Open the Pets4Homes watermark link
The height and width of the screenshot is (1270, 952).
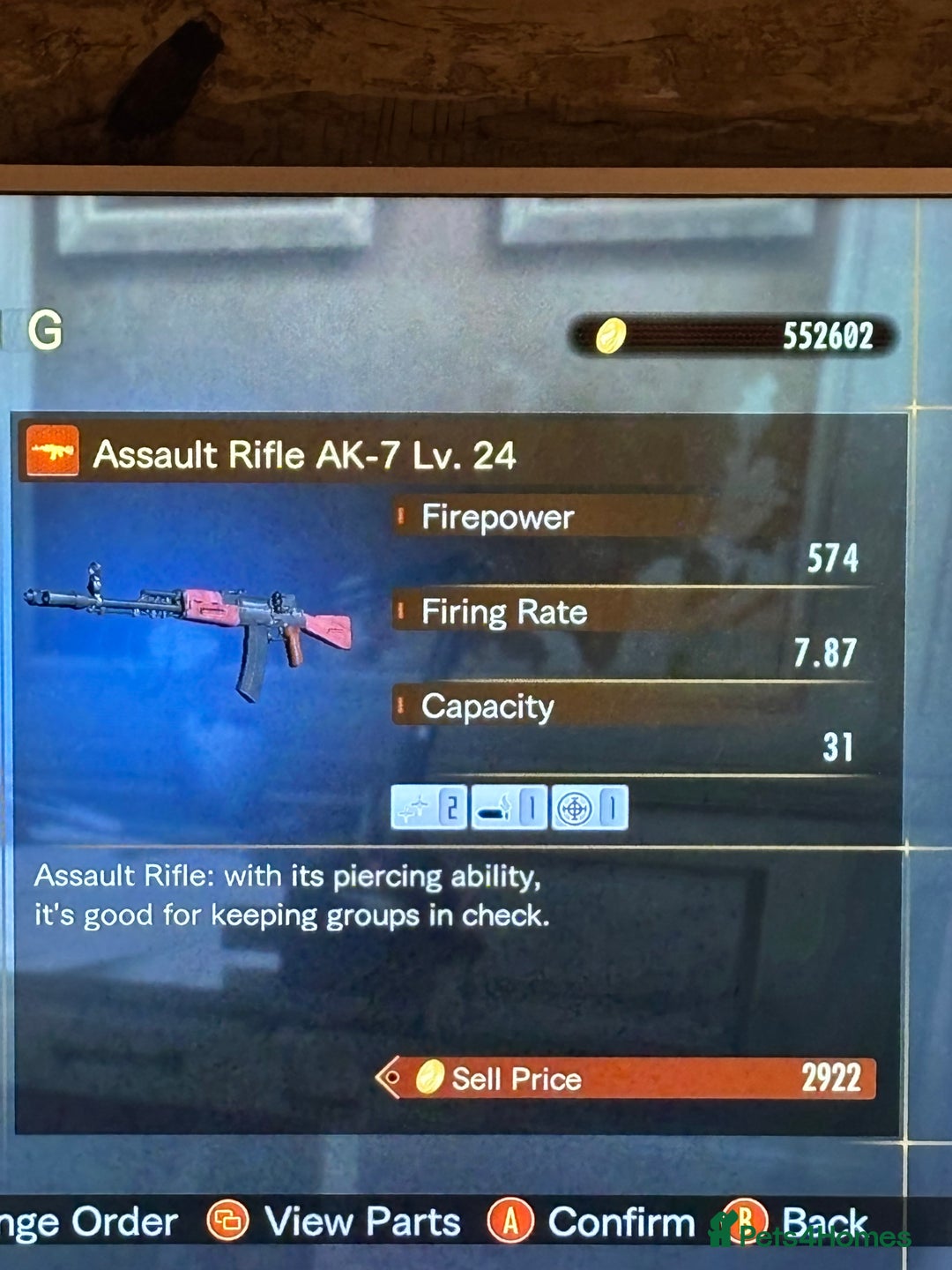[811, 1234]
